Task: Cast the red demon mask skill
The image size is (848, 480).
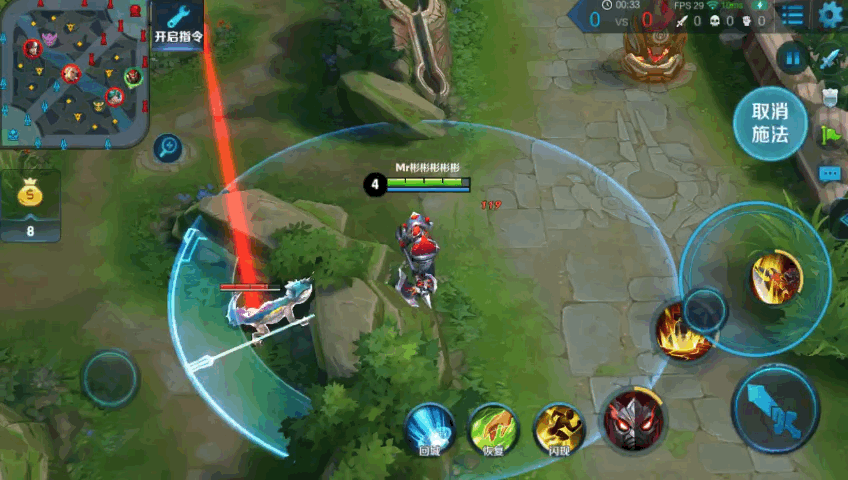Action: (x=632, y=416)
